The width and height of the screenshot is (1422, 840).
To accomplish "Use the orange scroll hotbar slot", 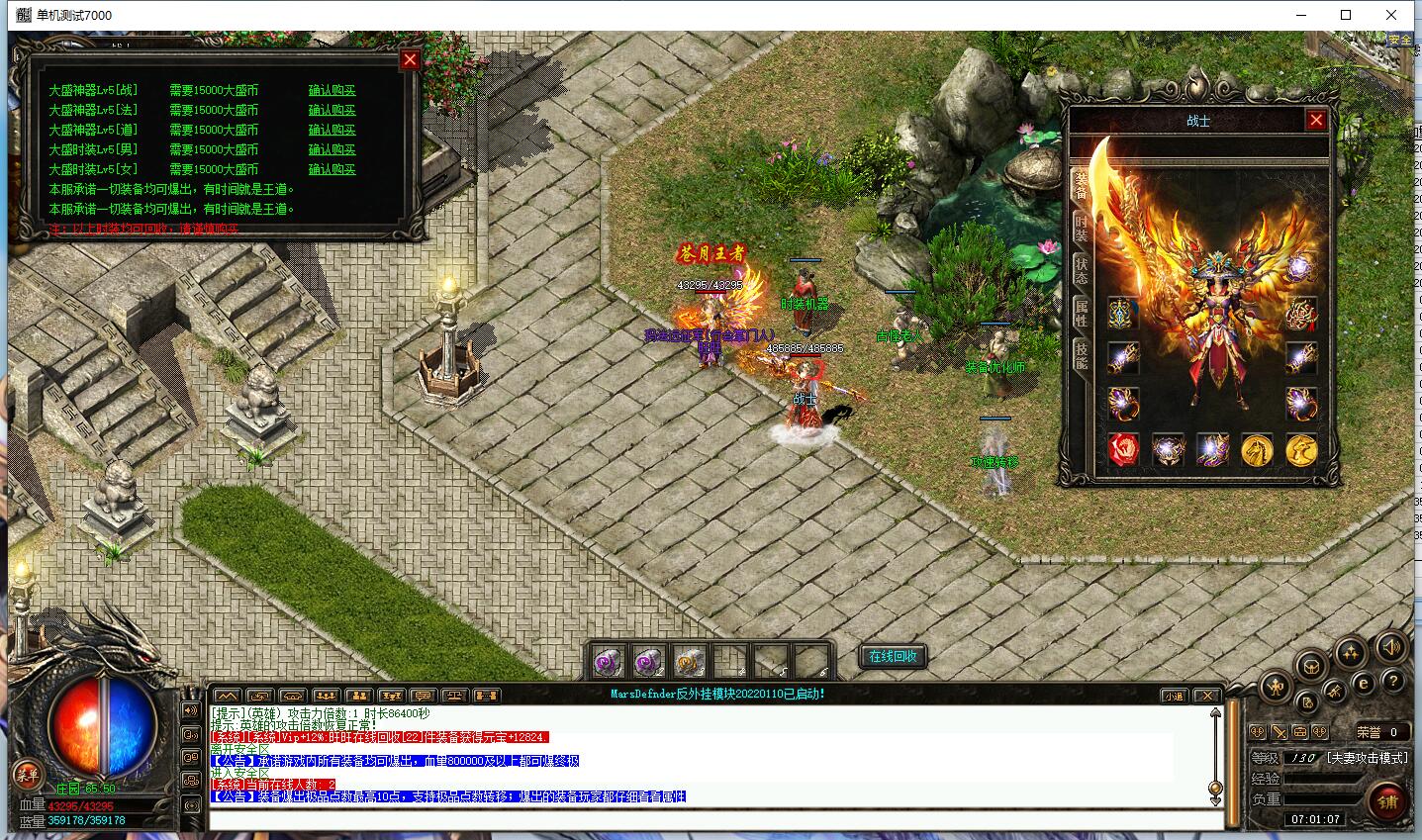I will [689, 660].
